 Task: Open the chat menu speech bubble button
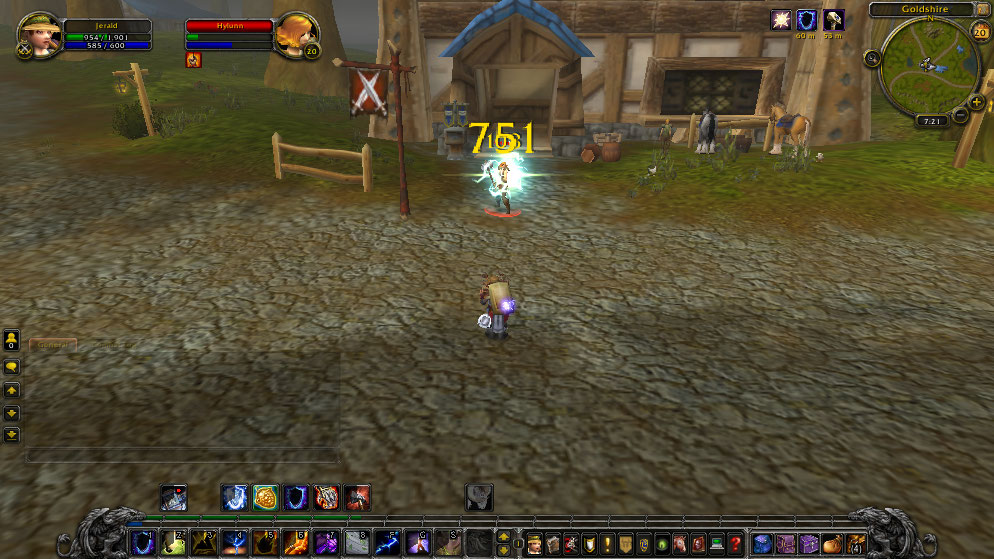[x=12, y=367]
